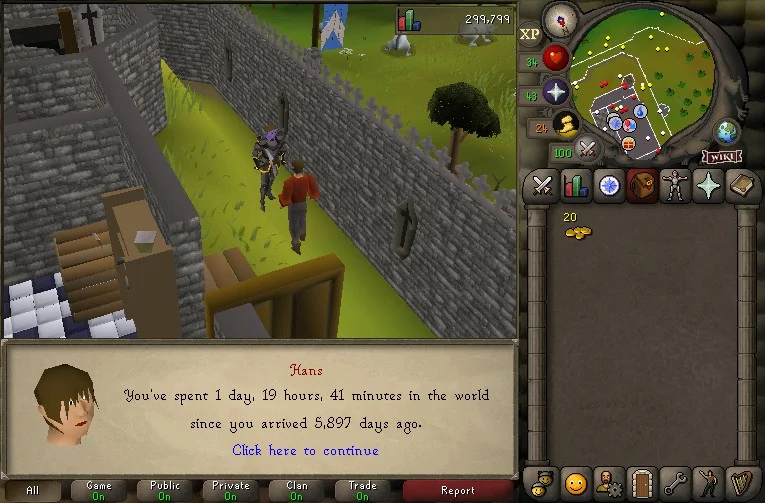The width and height of the screenshot is (765, 503).
Task: Open the Prayer tab
Action: click(x=709, y=185)
